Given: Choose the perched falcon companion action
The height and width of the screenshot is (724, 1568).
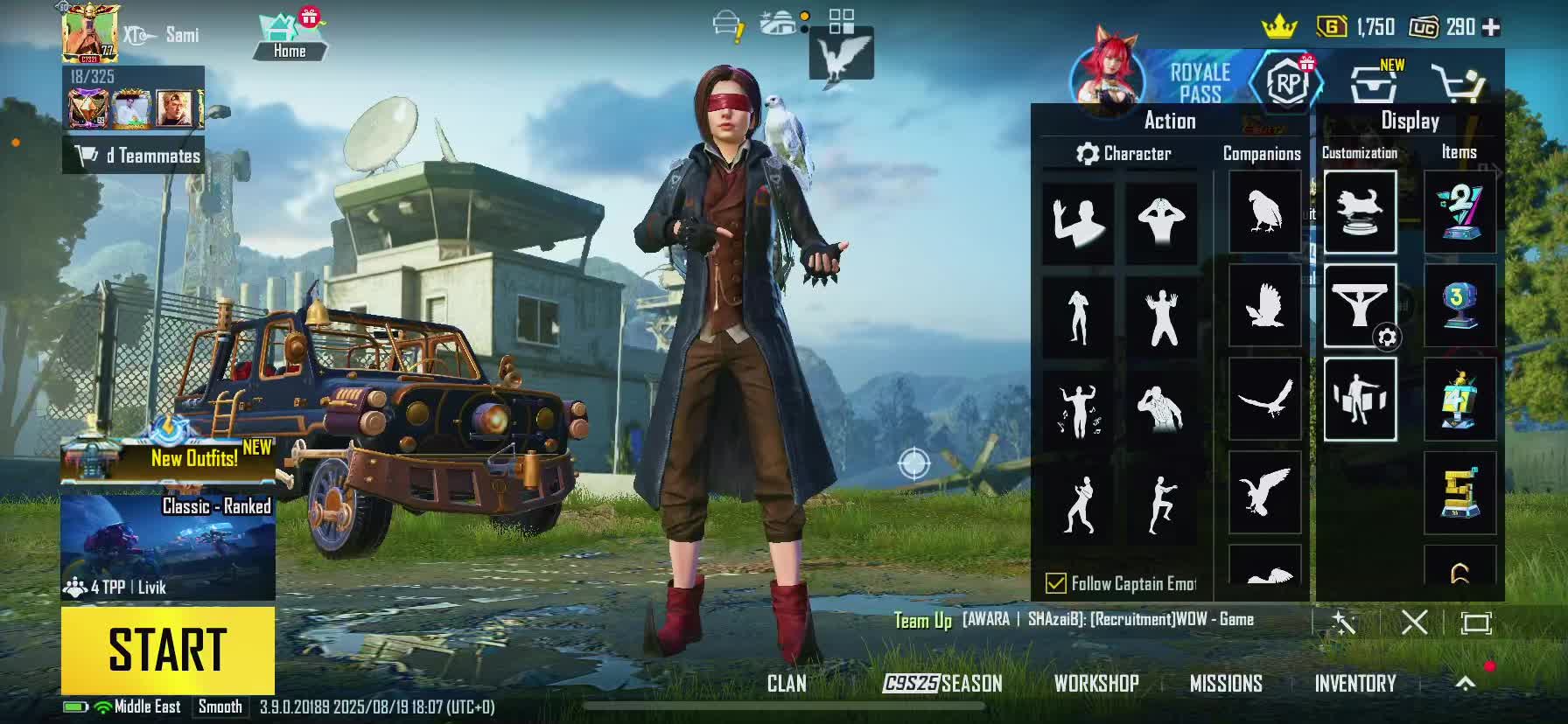Looking at the screenshot, I should pos(1264,212).
